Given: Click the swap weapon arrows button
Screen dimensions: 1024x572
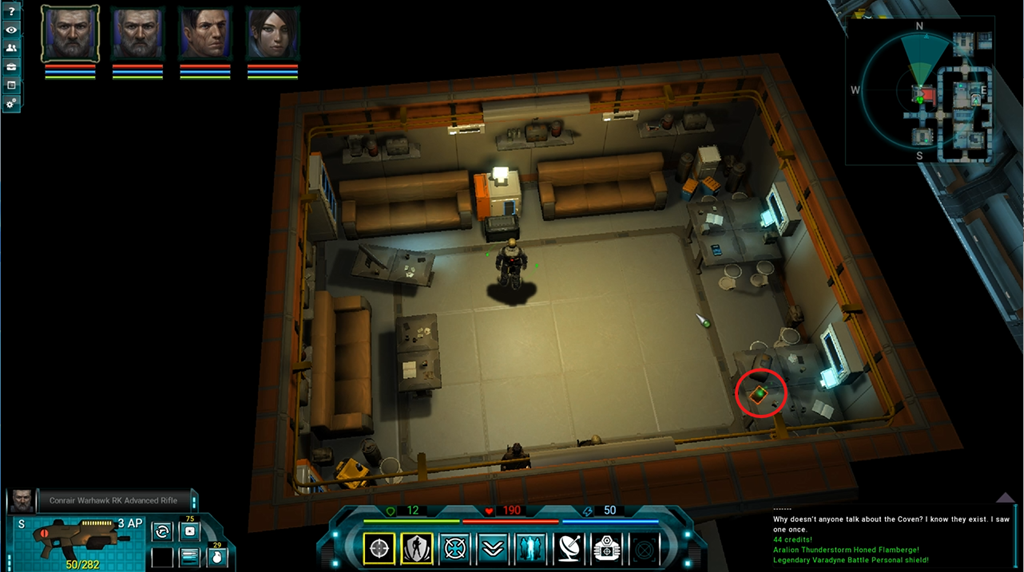Looking at the screenshot, I should pyautogui.click(x=162, y=531).
